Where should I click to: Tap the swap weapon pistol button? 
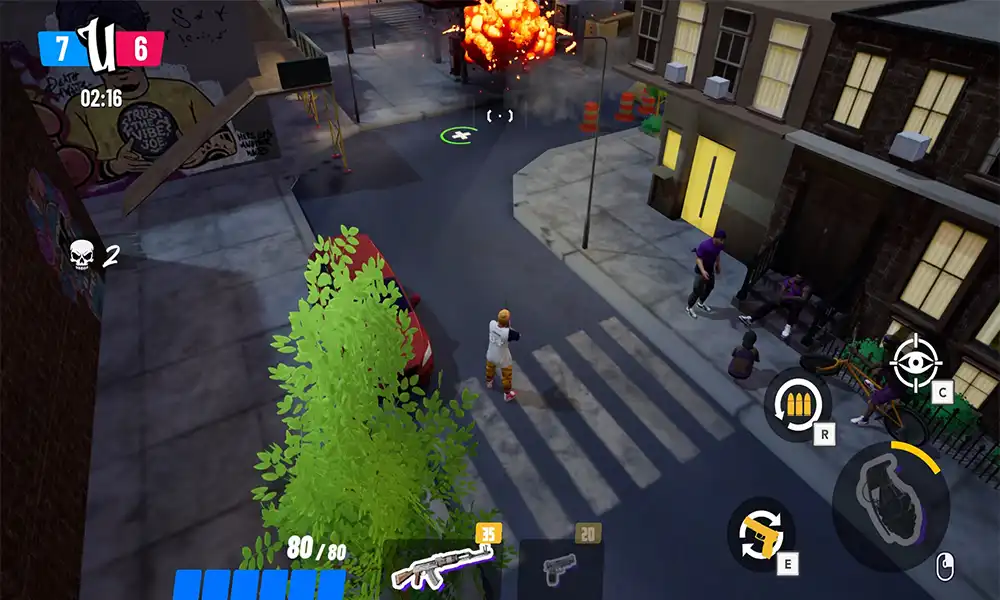pyautogui.click(x=760, y=536)
